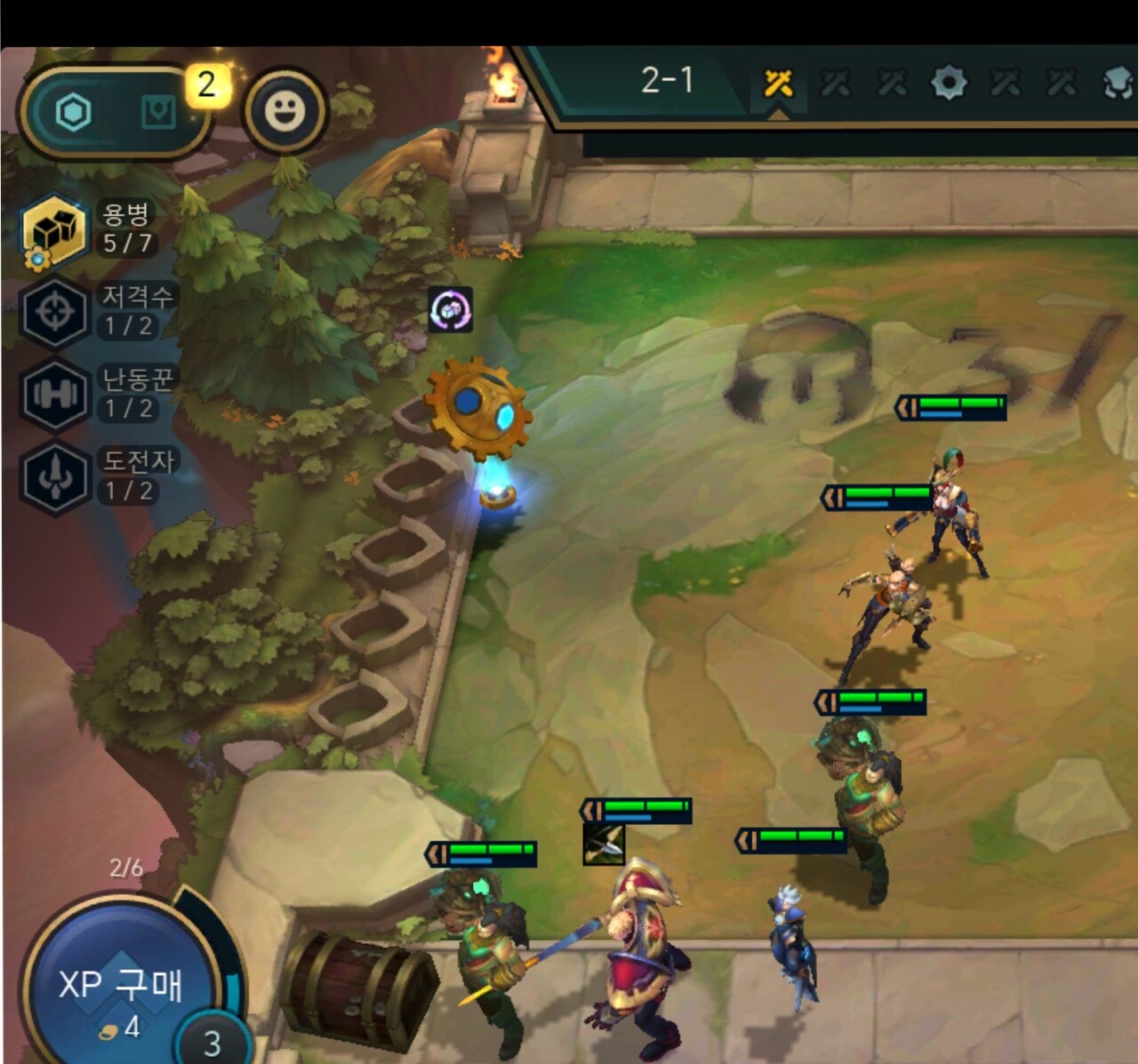Screen dimensions: 1138x1064
Task: Select the 난동꾼 trait entry
Action: (x=55, y=395)
